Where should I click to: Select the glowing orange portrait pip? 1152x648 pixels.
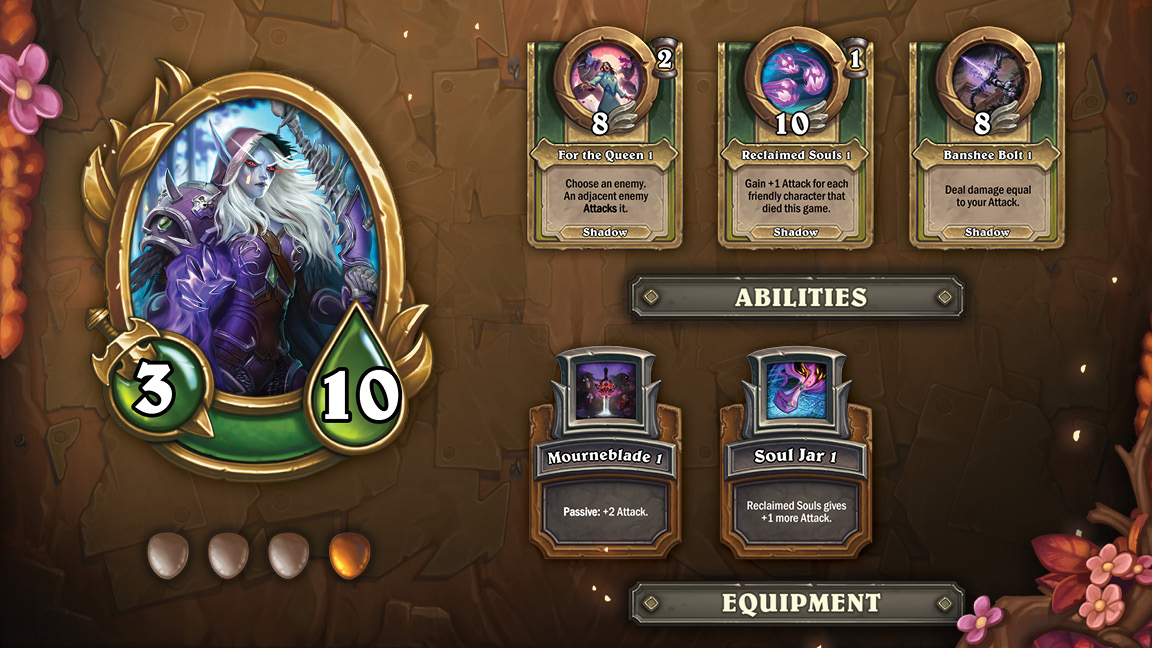[x=349, y=555]
